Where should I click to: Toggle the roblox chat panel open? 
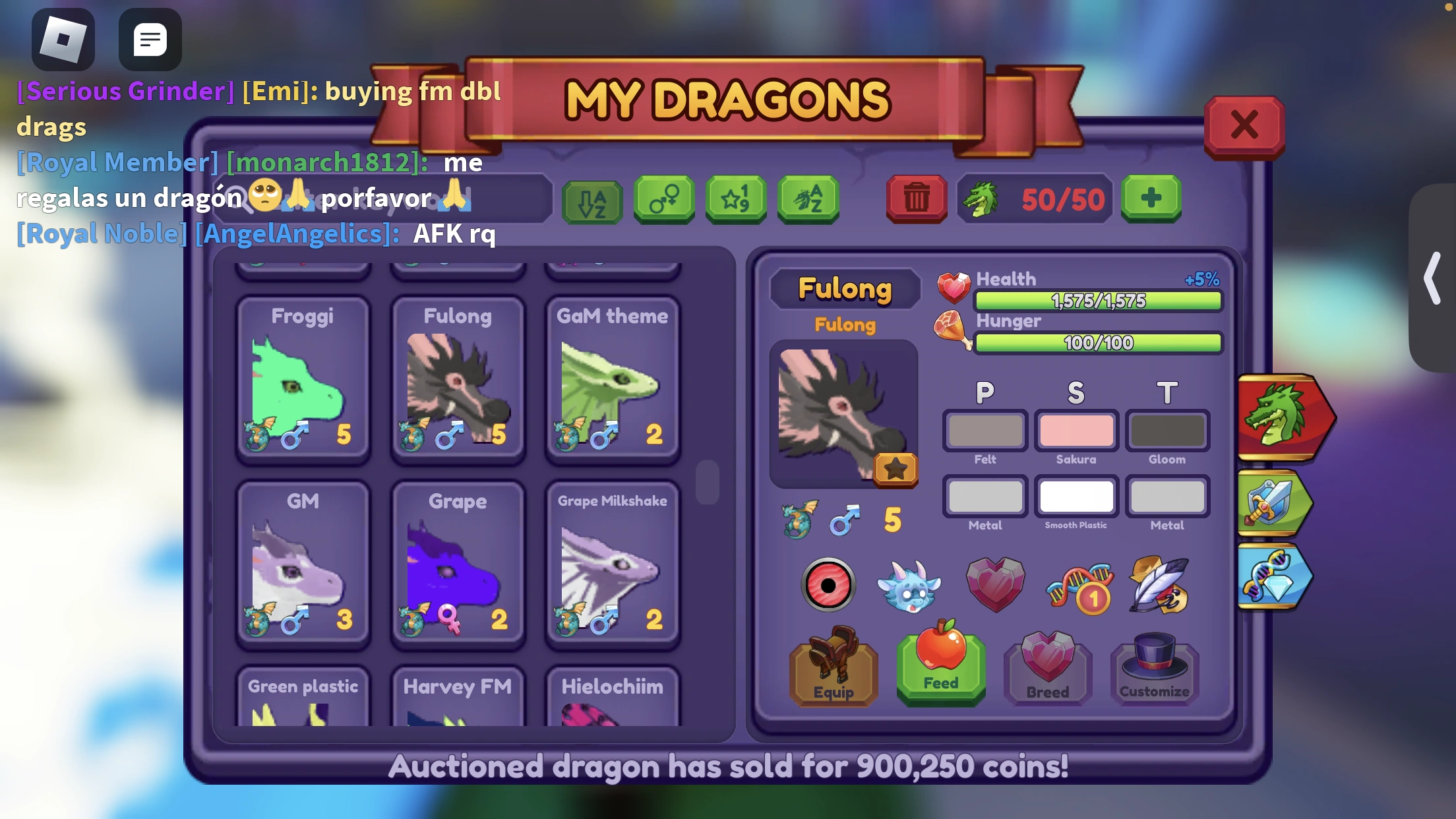click(150, 40)
